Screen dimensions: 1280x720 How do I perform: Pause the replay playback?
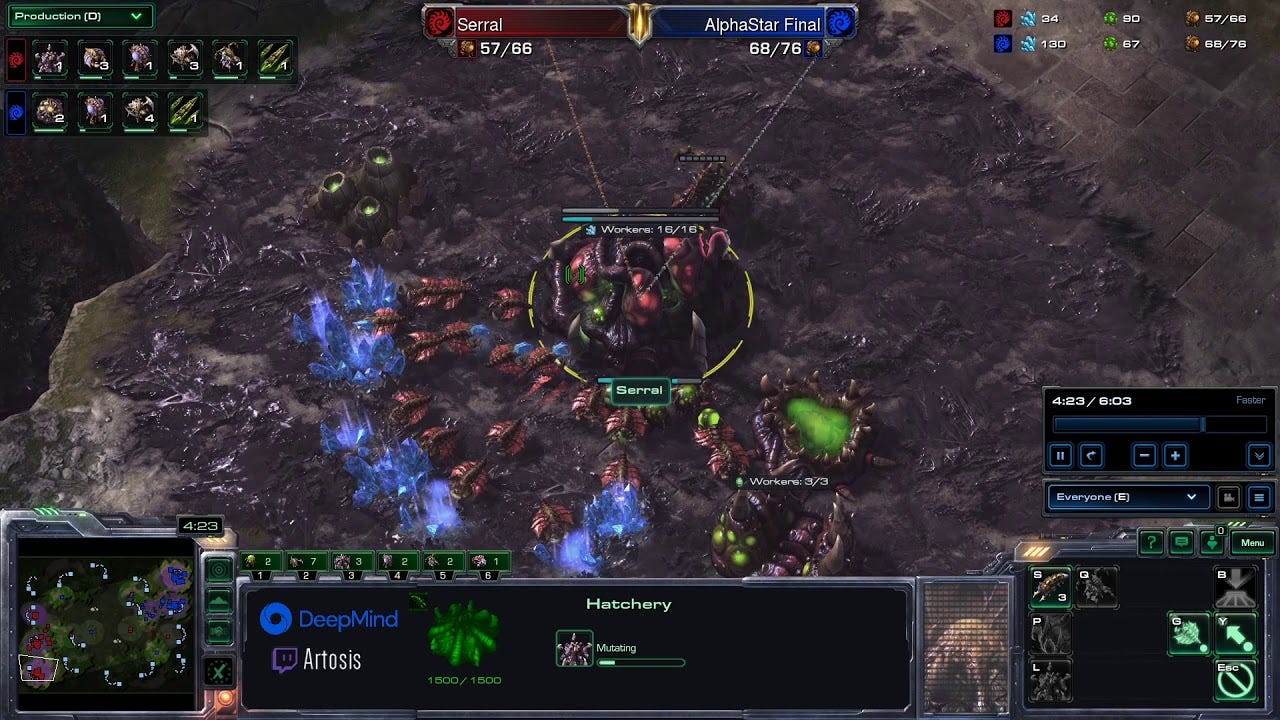click(x=1061, y=455)
